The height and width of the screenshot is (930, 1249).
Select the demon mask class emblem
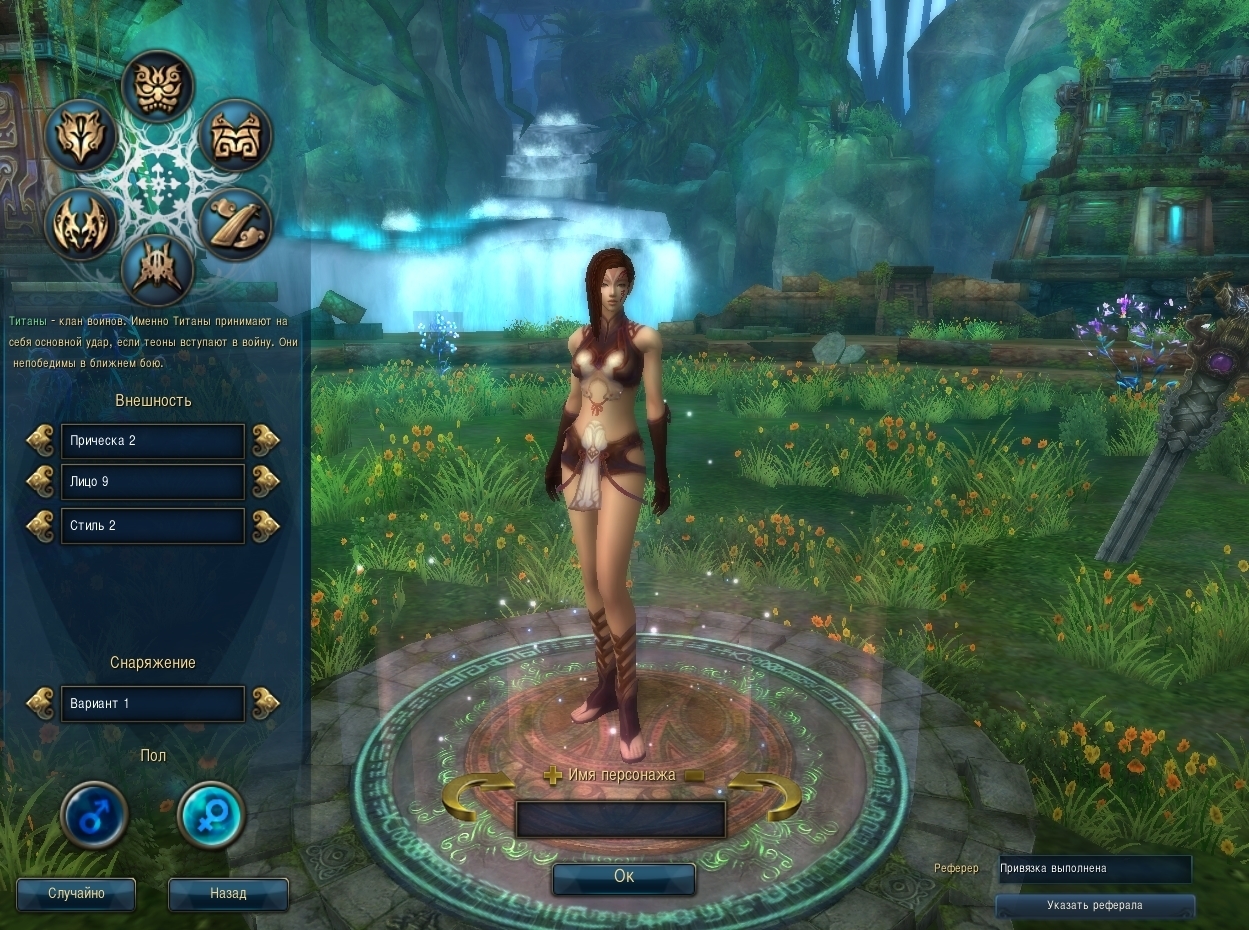click(157, 86)
